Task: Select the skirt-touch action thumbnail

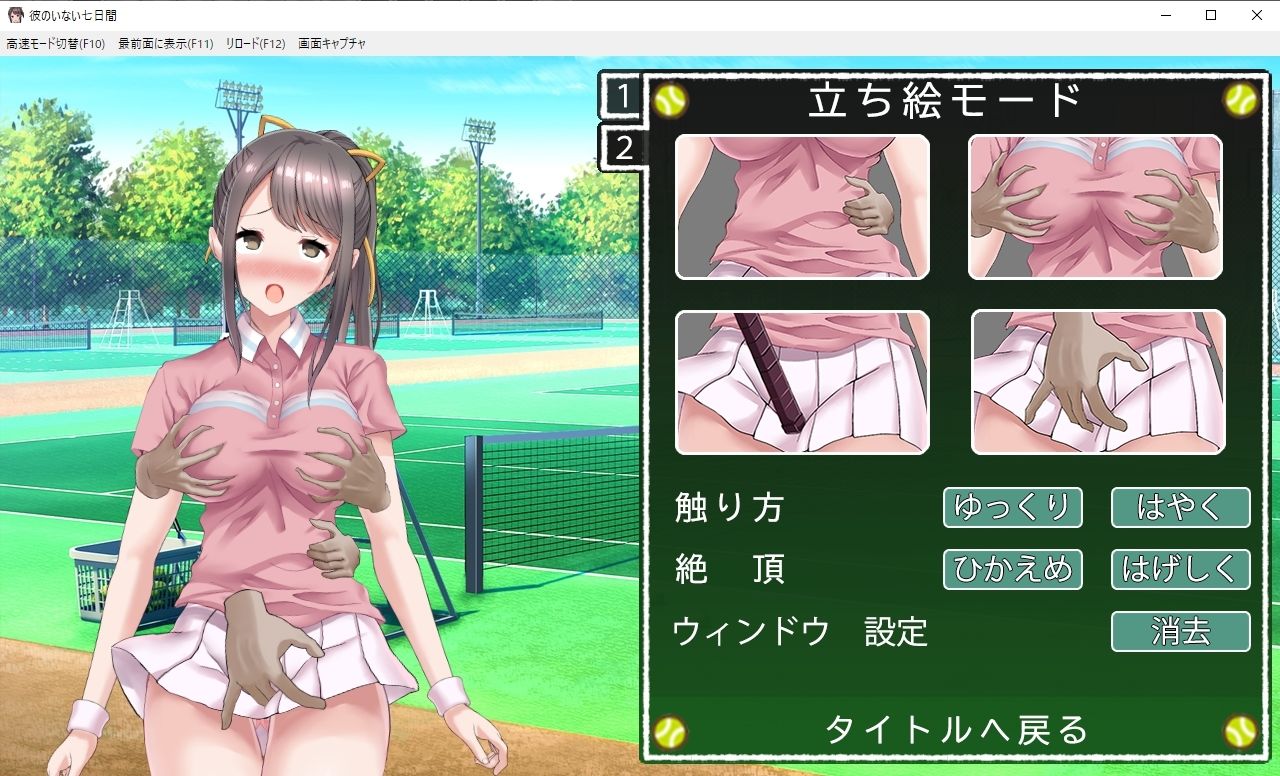Action: tap(1096, 383)
